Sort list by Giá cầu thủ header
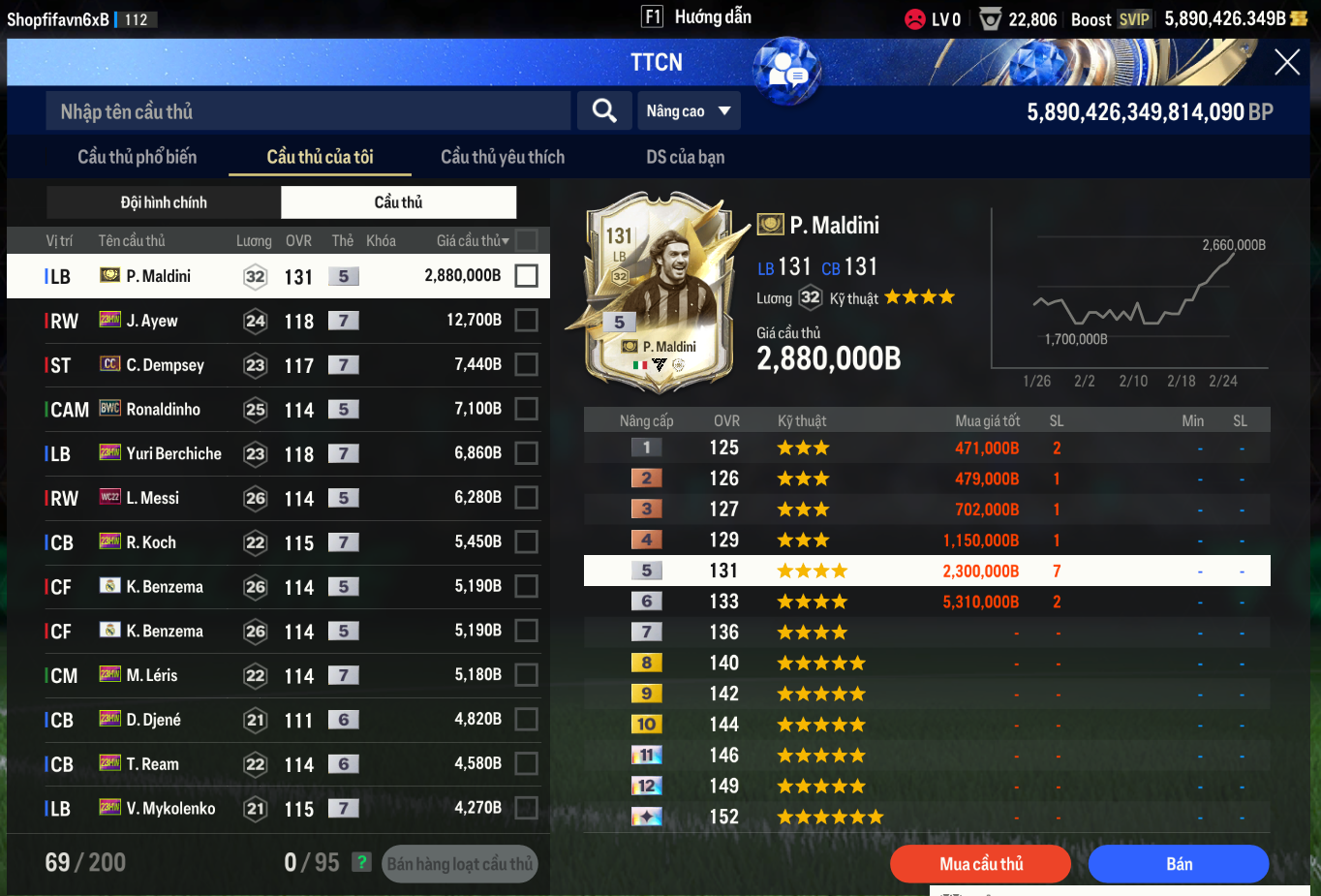Viewport: 1321px width, 896px height. click(x=472, y=241)
